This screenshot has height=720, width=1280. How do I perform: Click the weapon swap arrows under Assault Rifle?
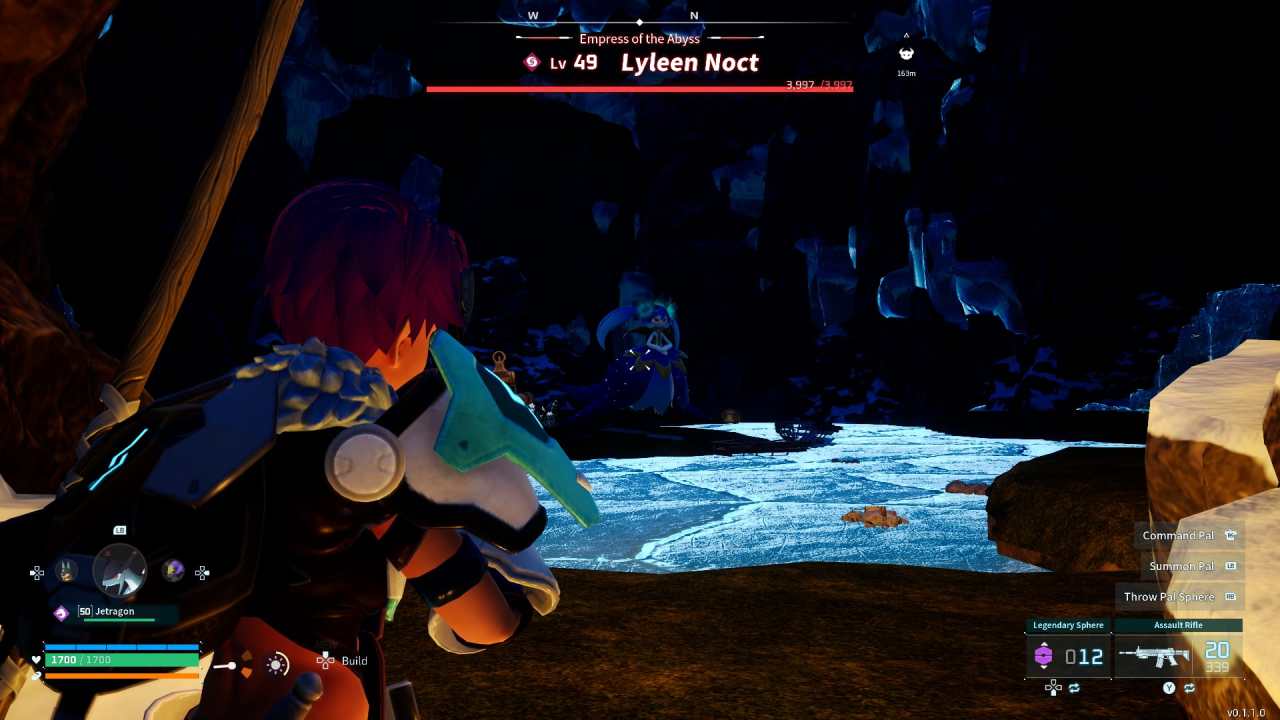pos(1190,688)
